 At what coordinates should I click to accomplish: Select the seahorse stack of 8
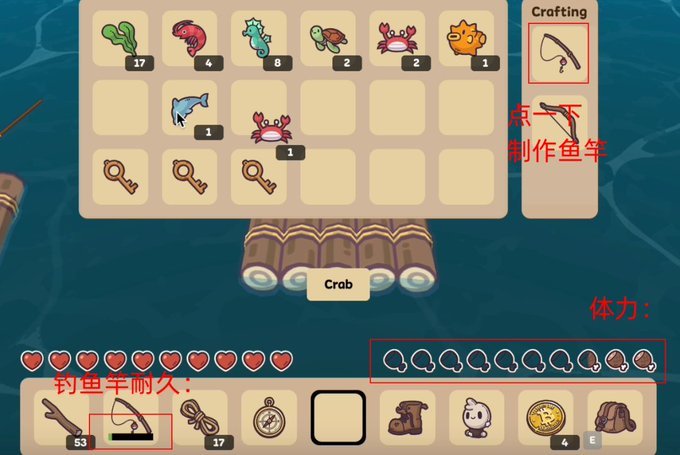tap(257, 40)
